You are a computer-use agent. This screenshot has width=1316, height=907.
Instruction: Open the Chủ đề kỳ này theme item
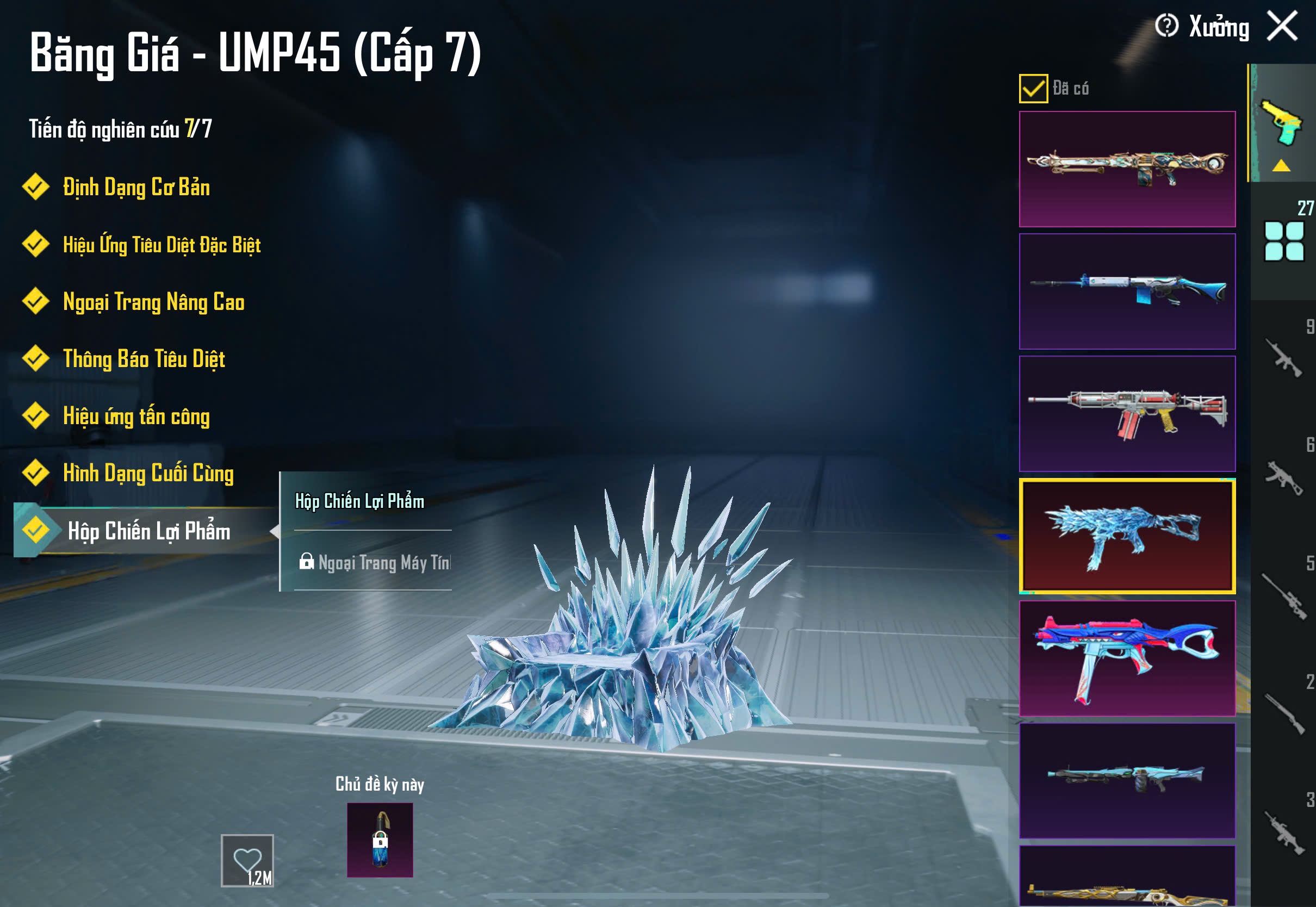[x=380, y=840]
